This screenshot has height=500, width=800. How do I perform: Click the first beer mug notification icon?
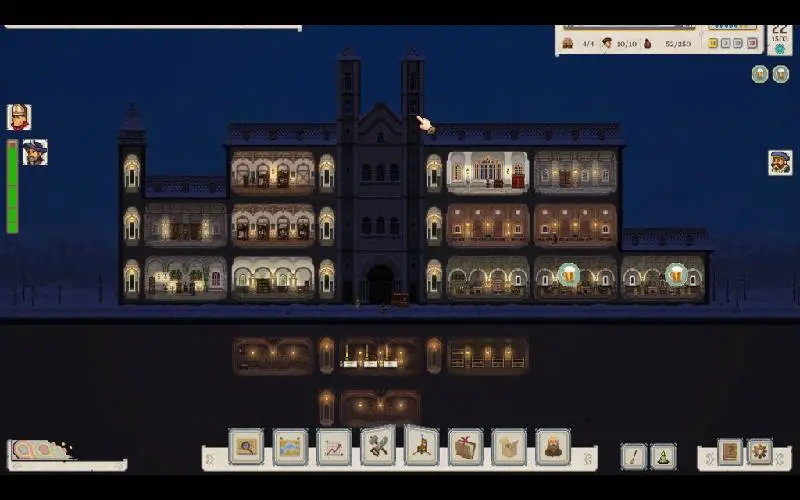coord(760,74)
